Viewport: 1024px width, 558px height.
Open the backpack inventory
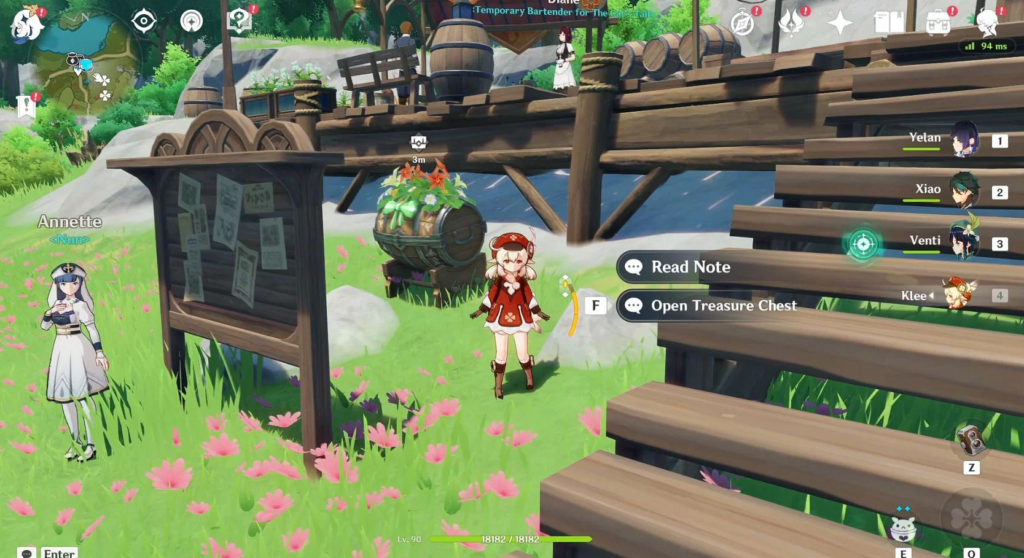coord(937,22)
